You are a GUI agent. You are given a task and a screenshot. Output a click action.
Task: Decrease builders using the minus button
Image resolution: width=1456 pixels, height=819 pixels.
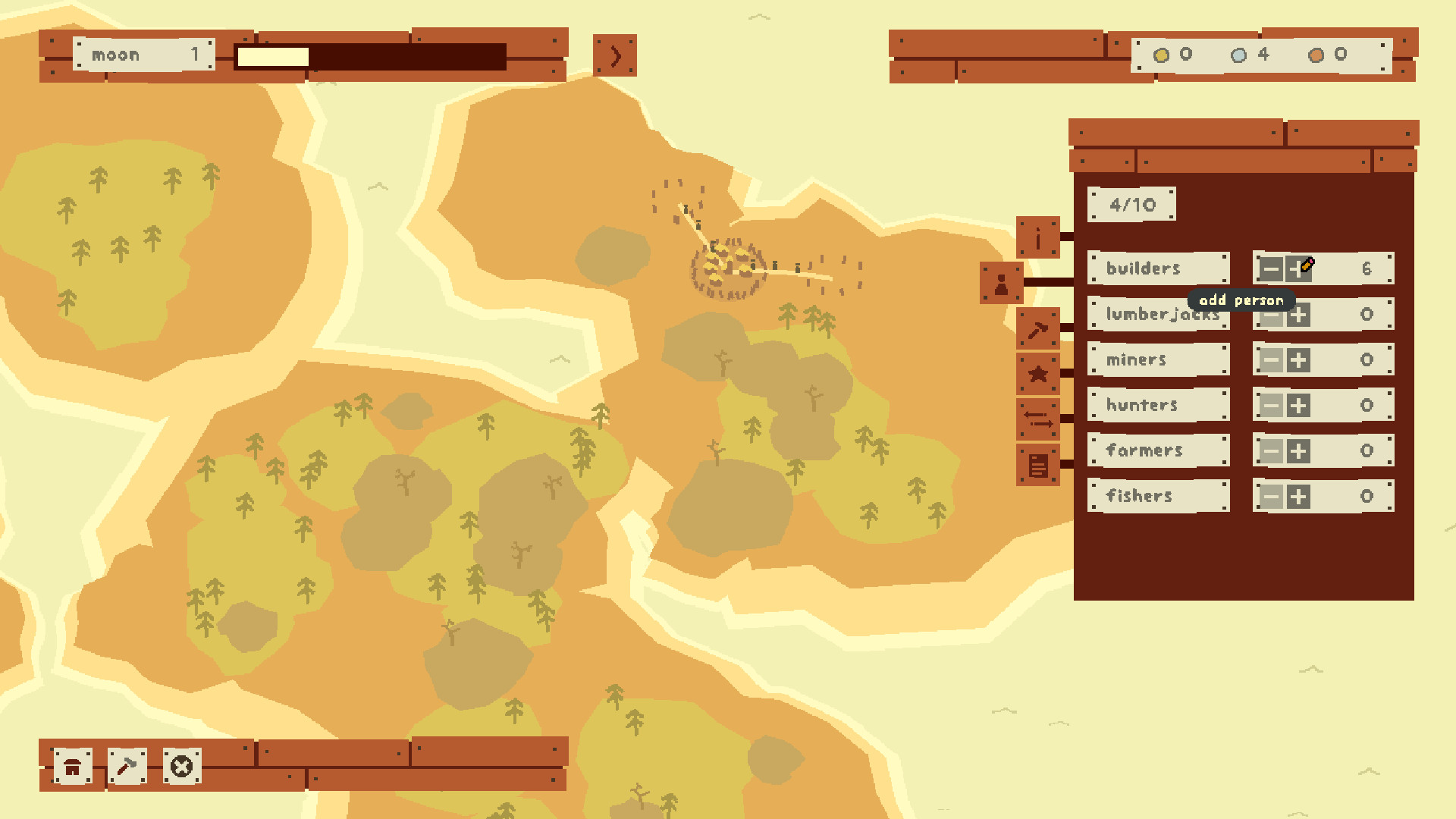tap(1271, 268)
